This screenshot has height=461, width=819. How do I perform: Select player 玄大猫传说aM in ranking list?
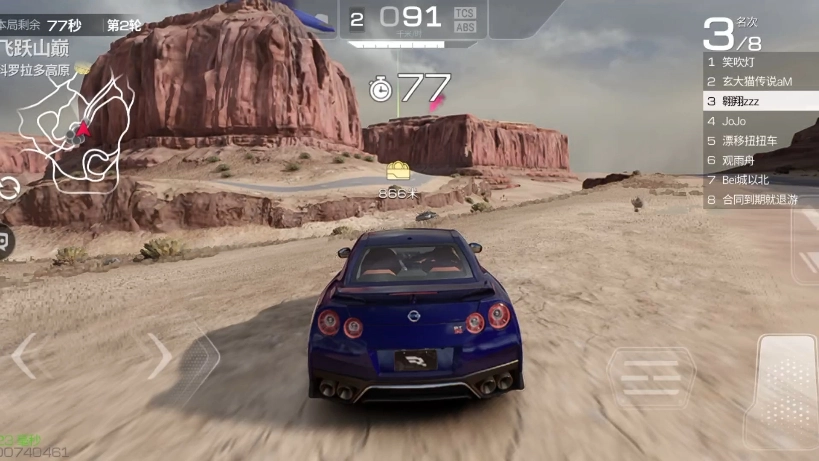pyautogui.click(x=760, y=82)
